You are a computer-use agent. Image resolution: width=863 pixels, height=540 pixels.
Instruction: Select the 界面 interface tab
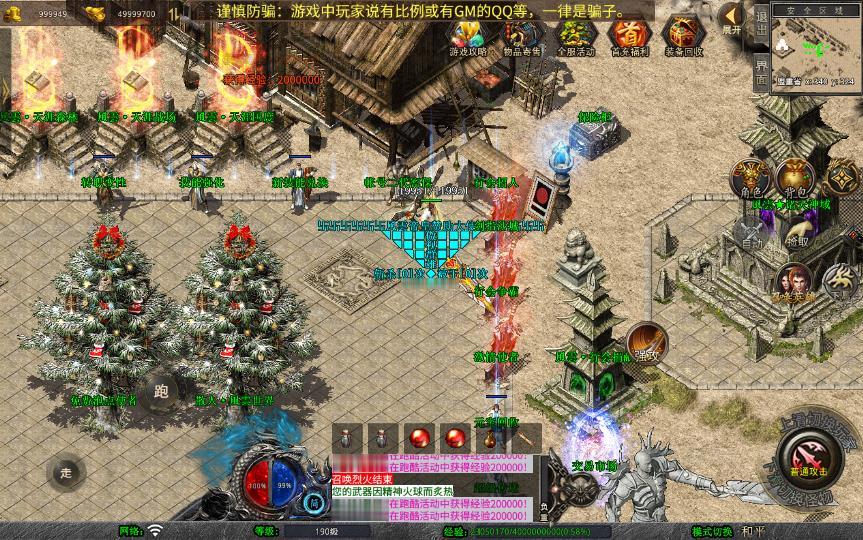(761, 70)
